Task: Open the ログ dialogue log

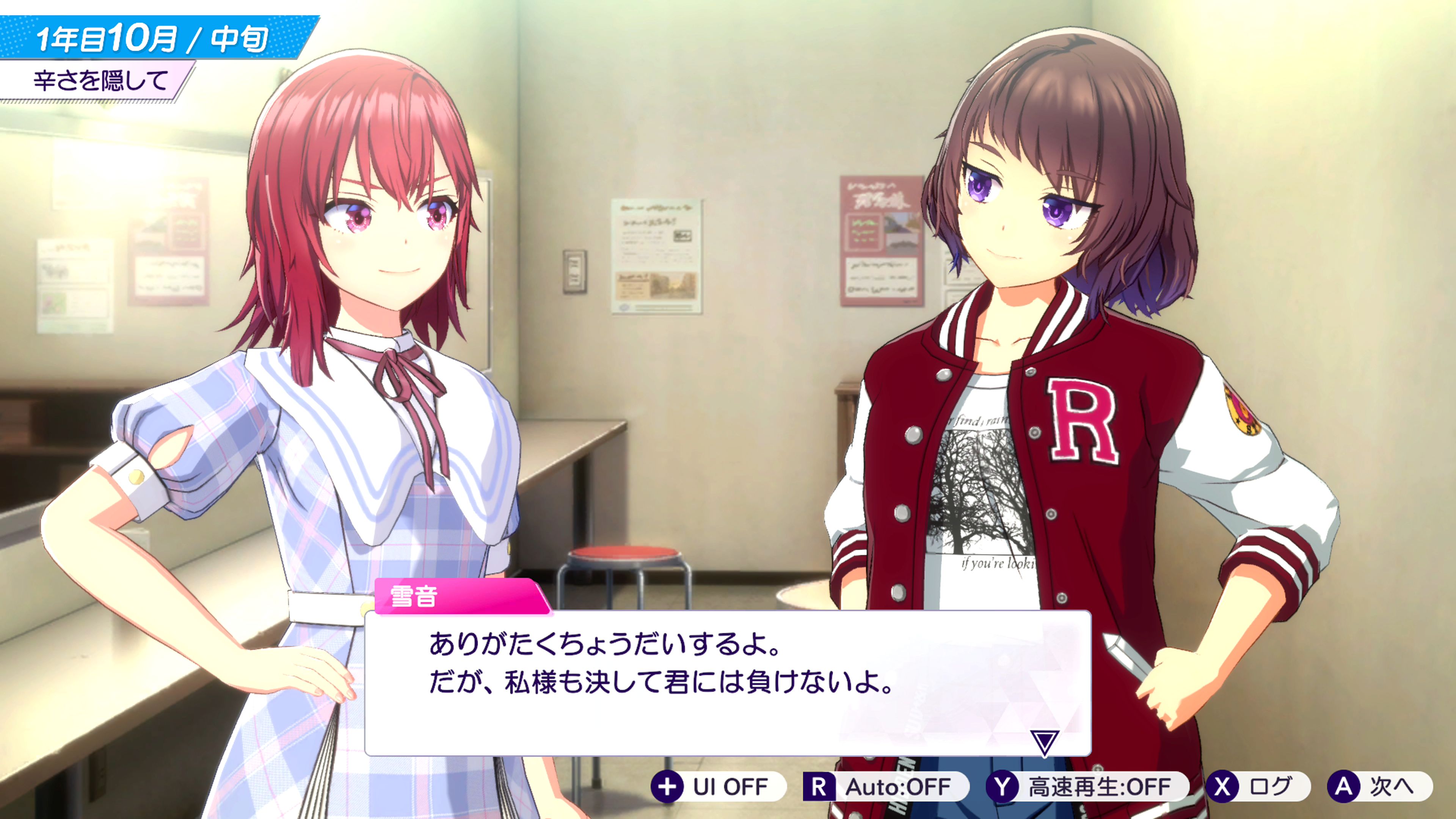Action: click(1258, 786)
